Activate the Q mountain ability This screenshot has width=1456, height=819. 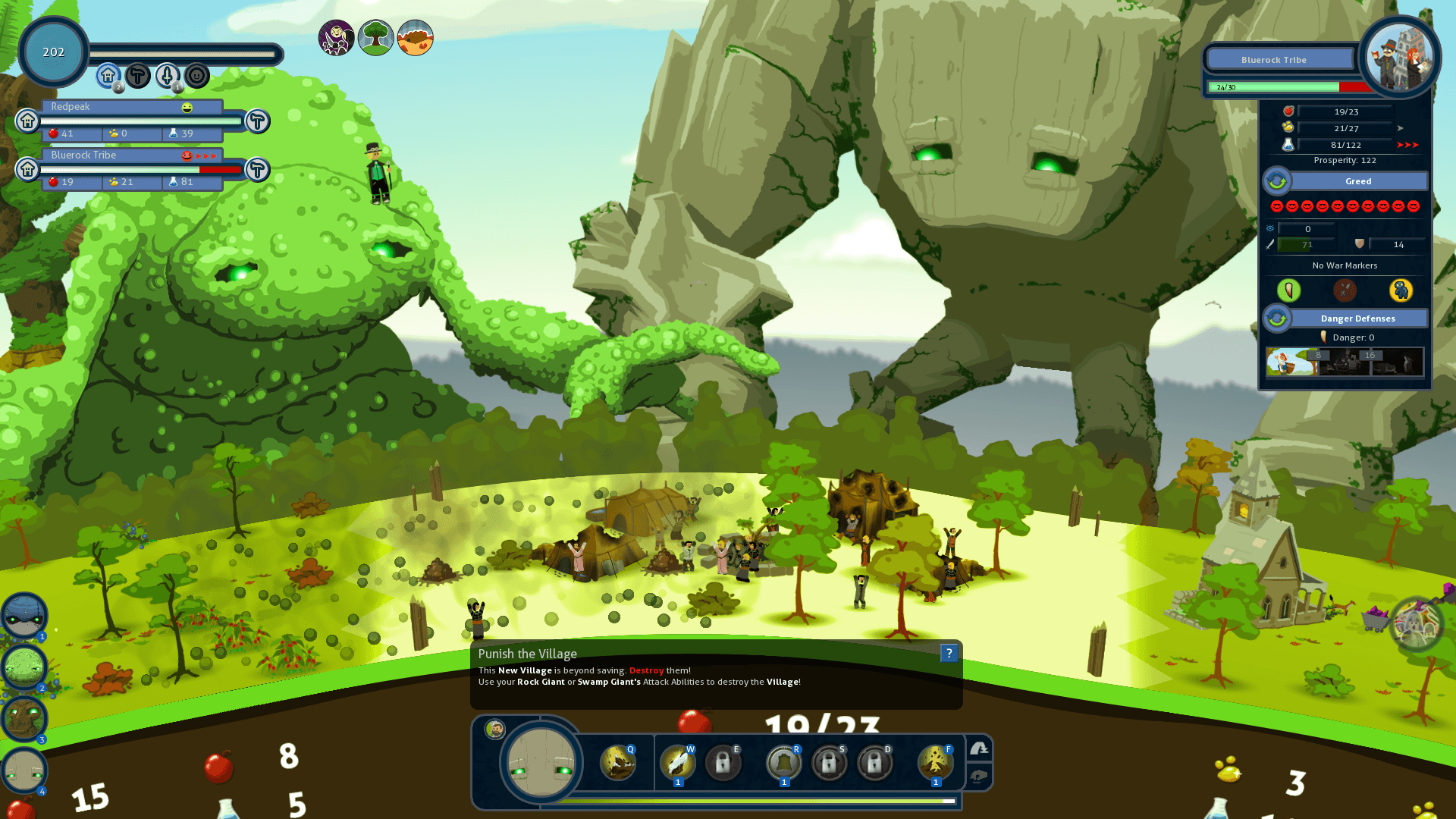[x=617, y=763]
